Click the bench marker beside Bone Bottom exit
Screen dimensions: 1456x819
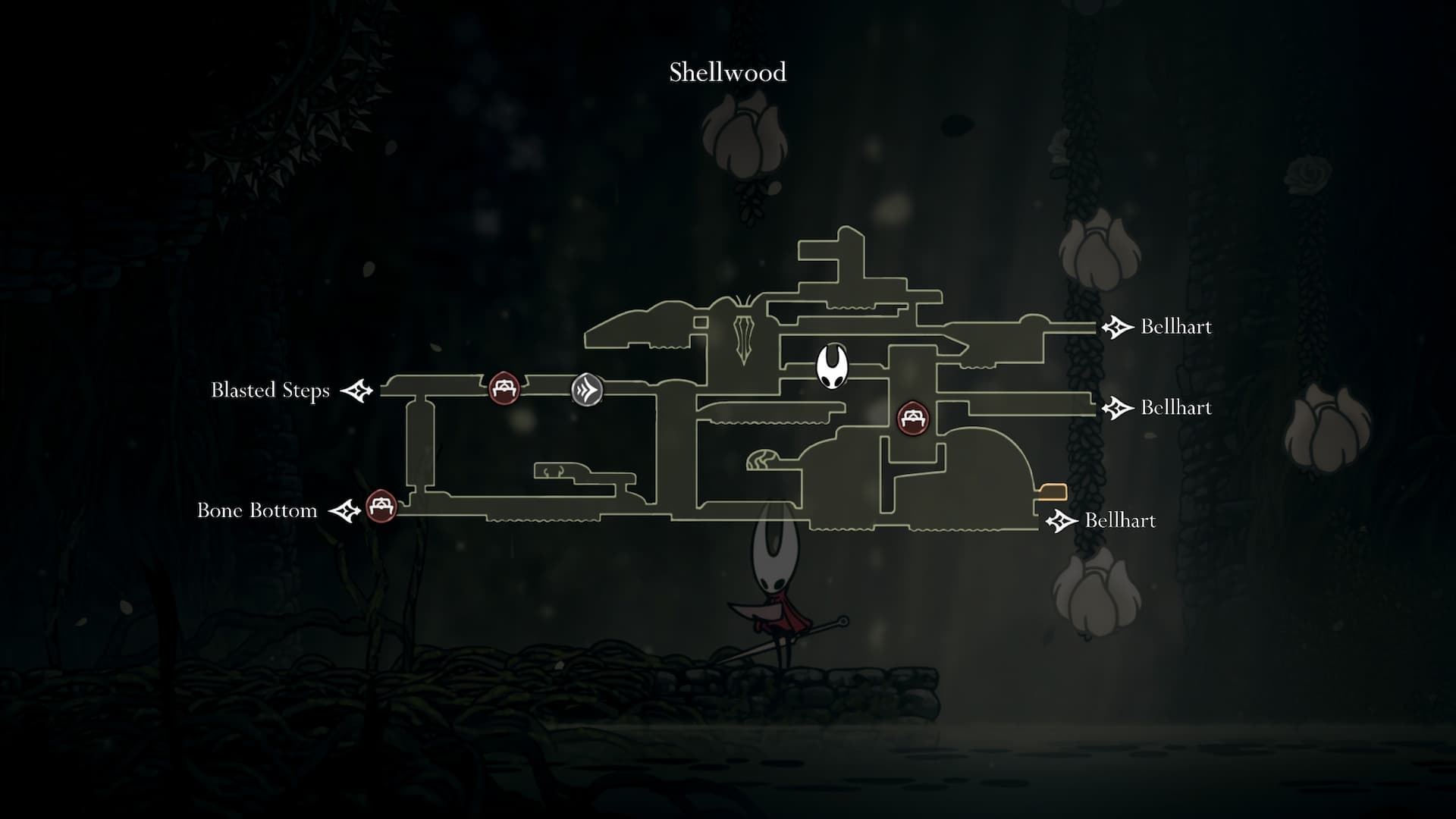click(x=381, y=506)
